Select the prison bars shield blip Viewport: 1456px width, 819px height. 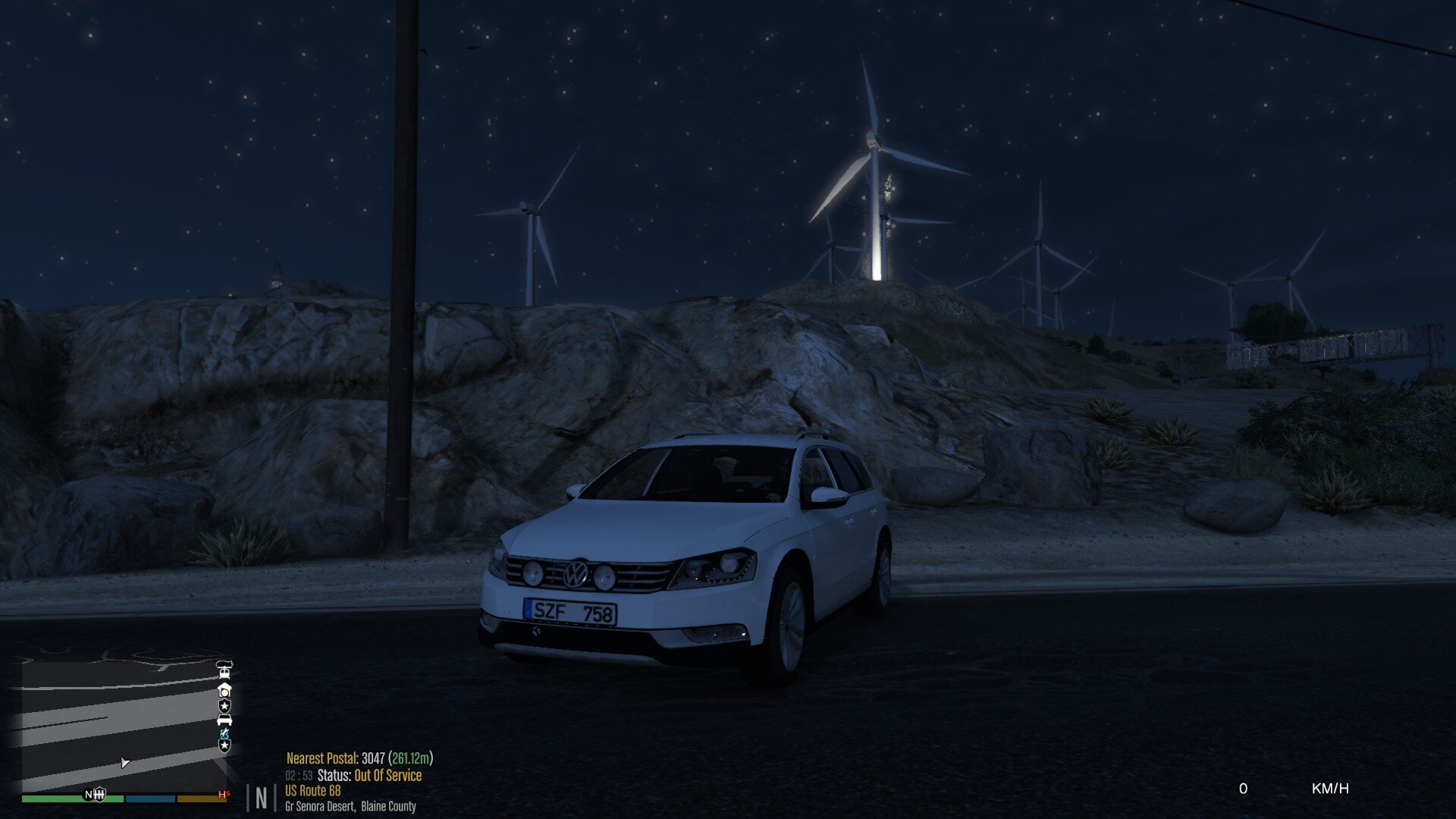click(99, 795)
